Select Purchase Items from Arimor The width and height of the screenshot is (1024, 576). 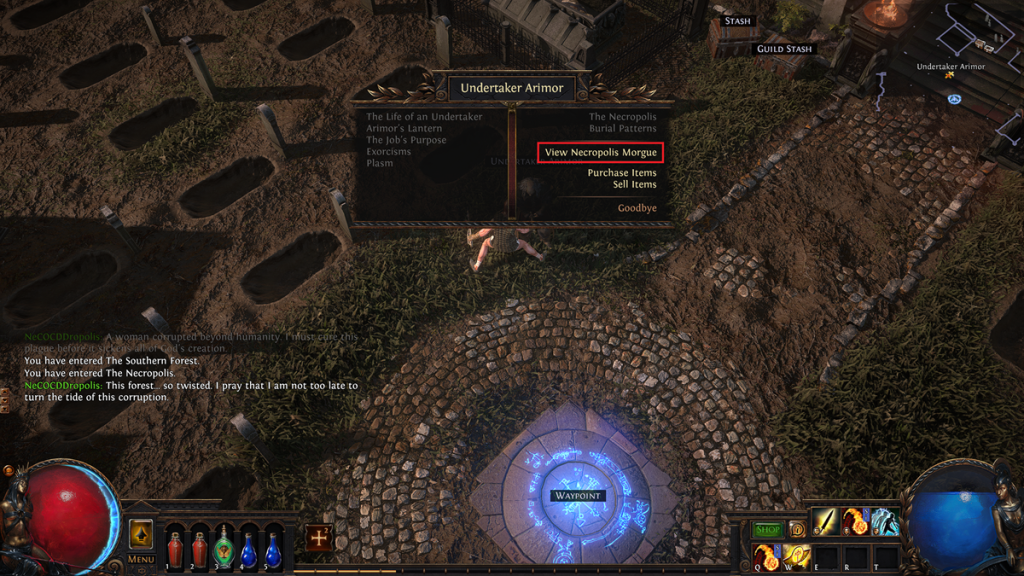[x=621, y=173]
